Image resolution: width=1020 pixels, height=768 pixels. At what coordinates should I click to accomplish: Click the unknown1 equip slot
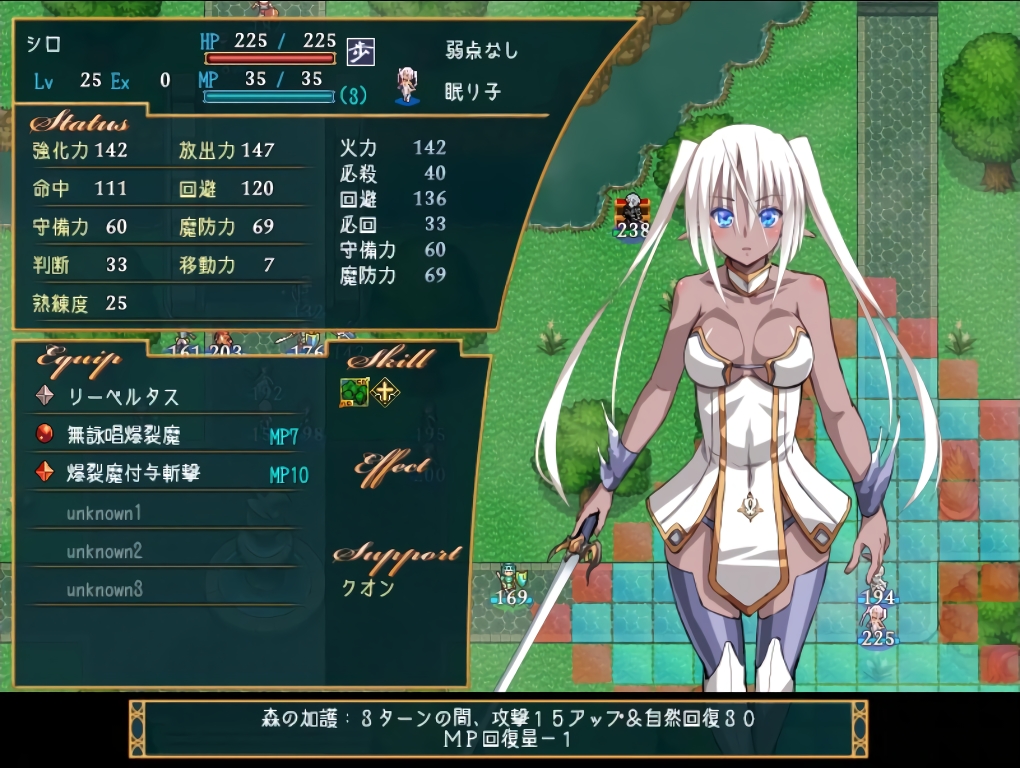[x=104, y=513]
